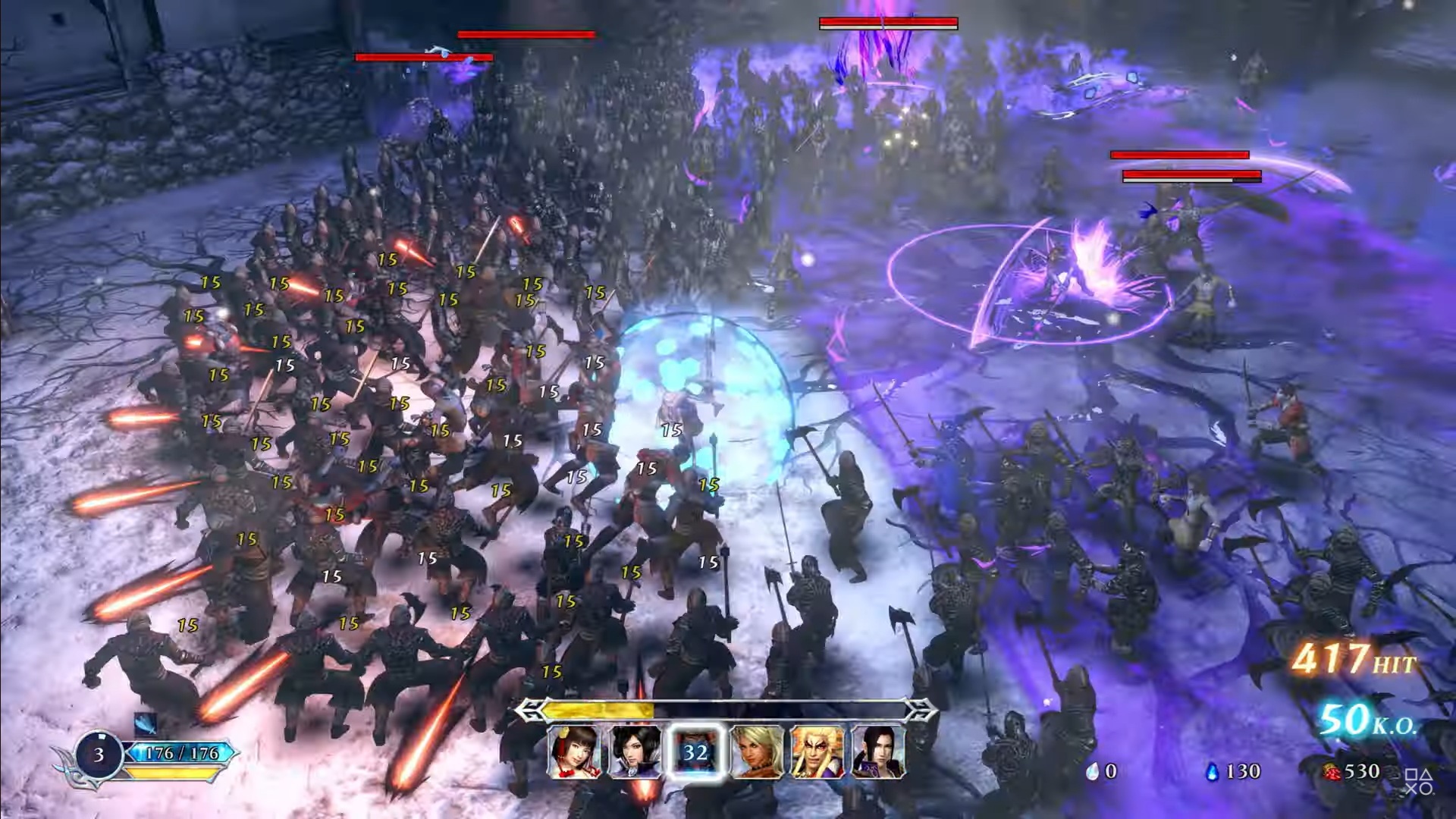Click the highlighted active character portrait showing 32
1456x819 pixels.
point(695,752)
